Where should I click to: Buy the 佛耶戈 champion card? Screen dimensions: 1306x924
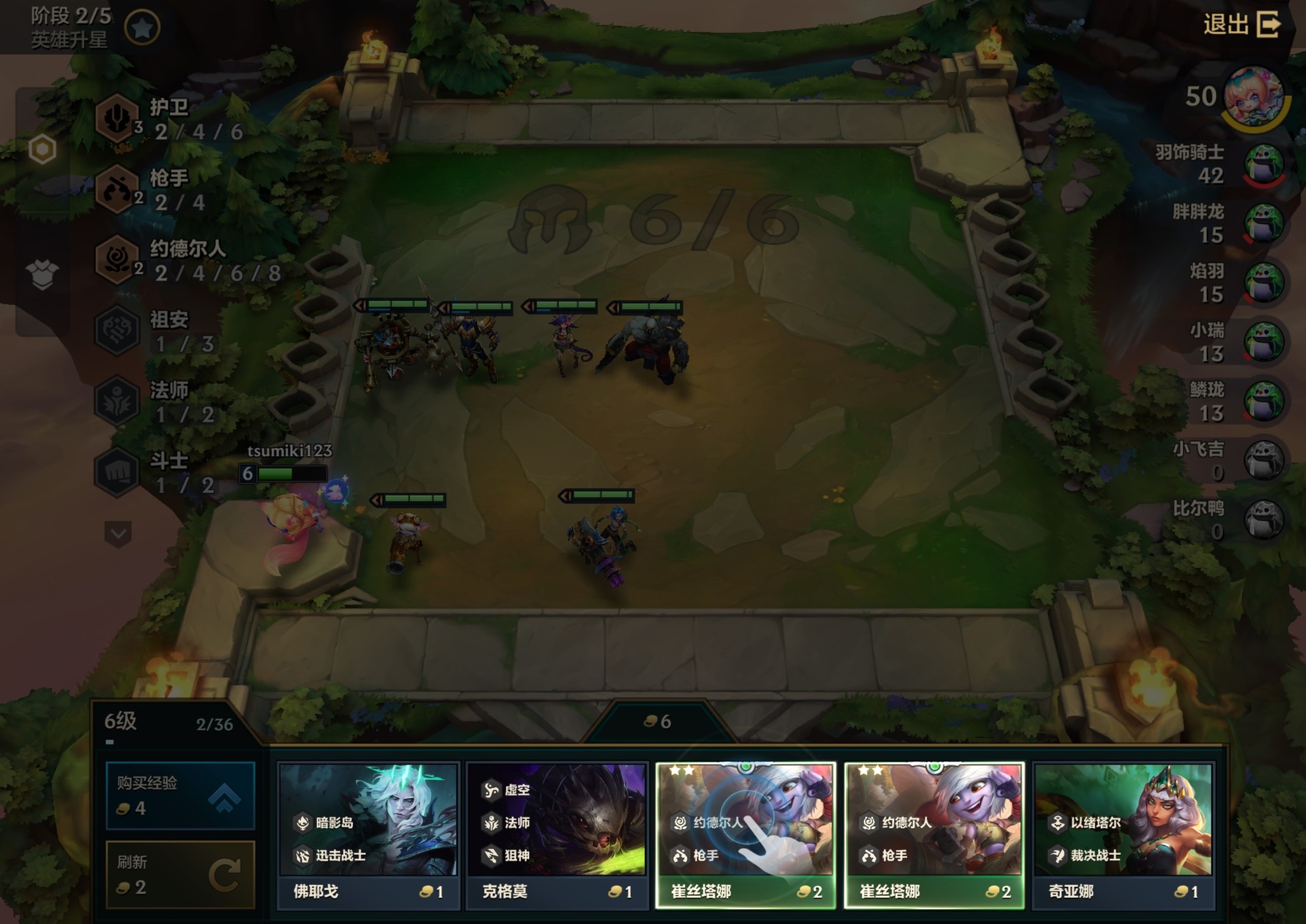click(368, 836)
